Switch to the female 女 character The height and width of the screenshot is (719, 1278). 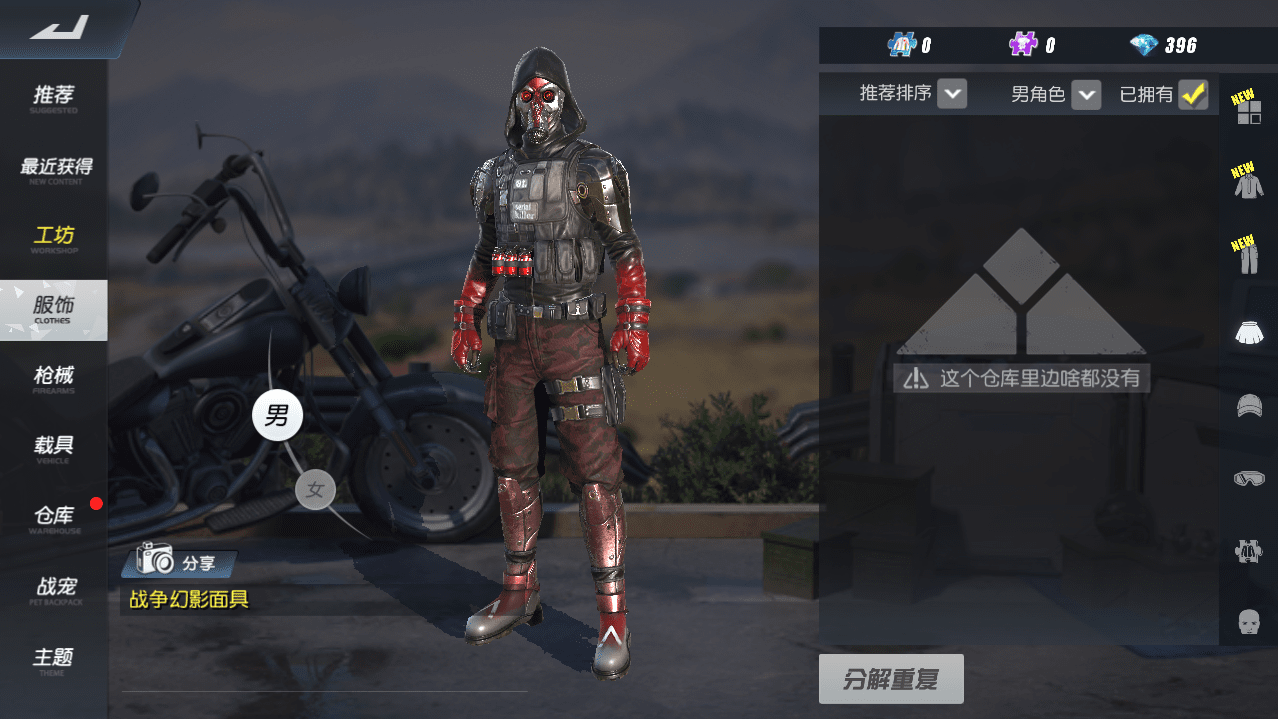tap(315, 490)
